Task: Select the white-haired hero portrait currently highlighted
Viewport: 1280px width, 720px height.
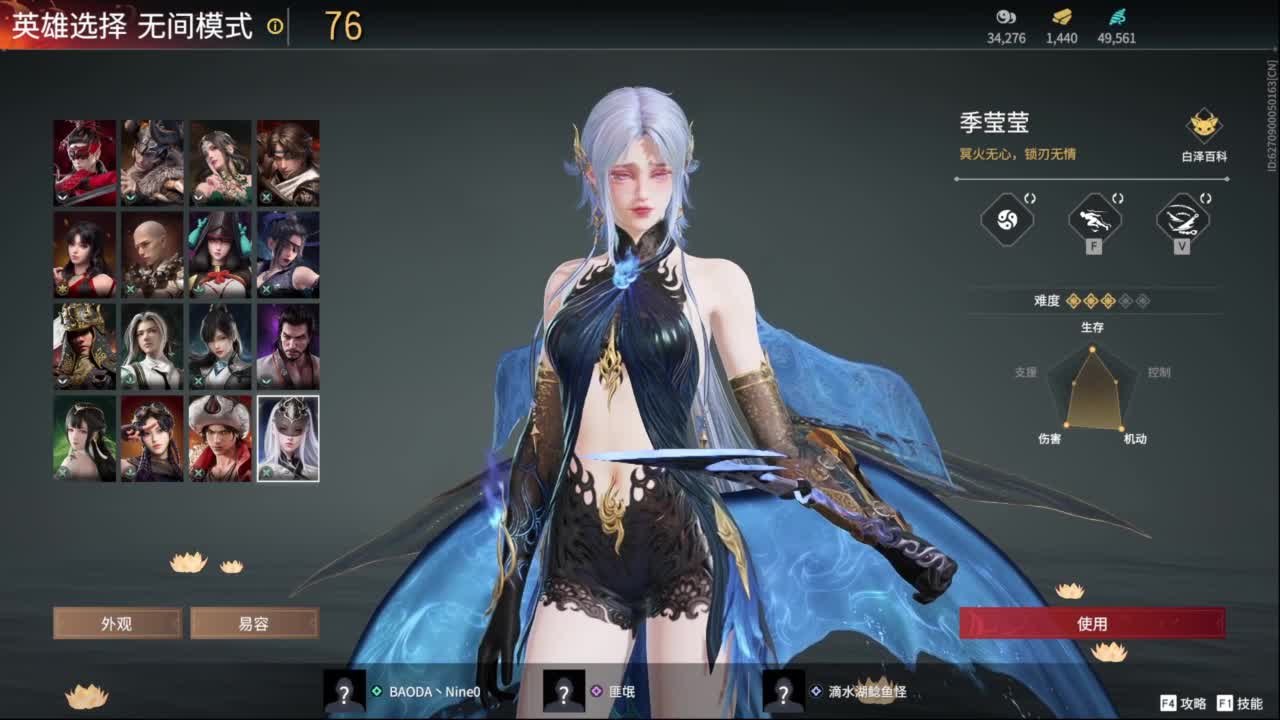Action: click(x=287, y=438)
